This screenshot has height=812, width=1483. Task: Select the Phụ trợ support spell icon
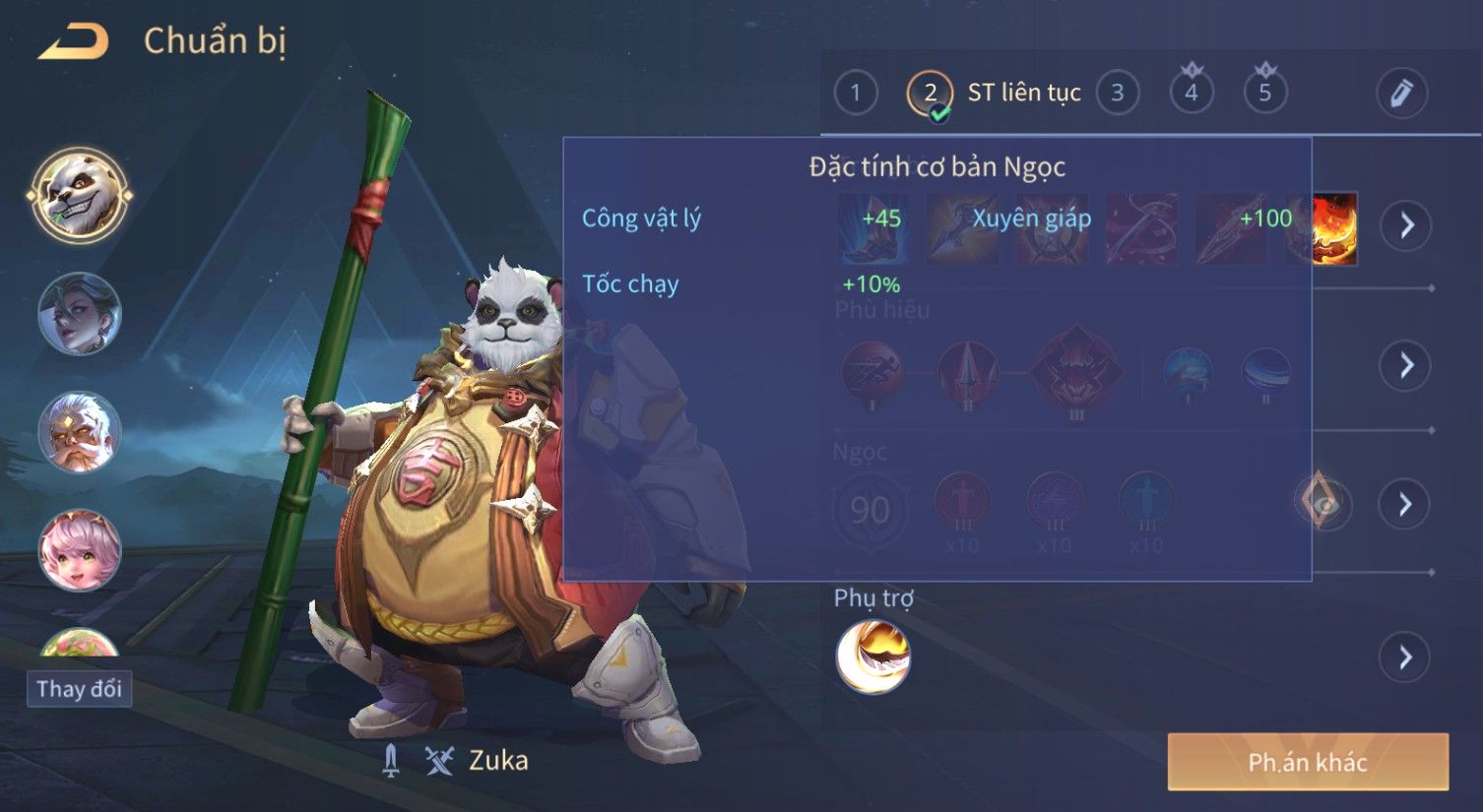(872, 656)
